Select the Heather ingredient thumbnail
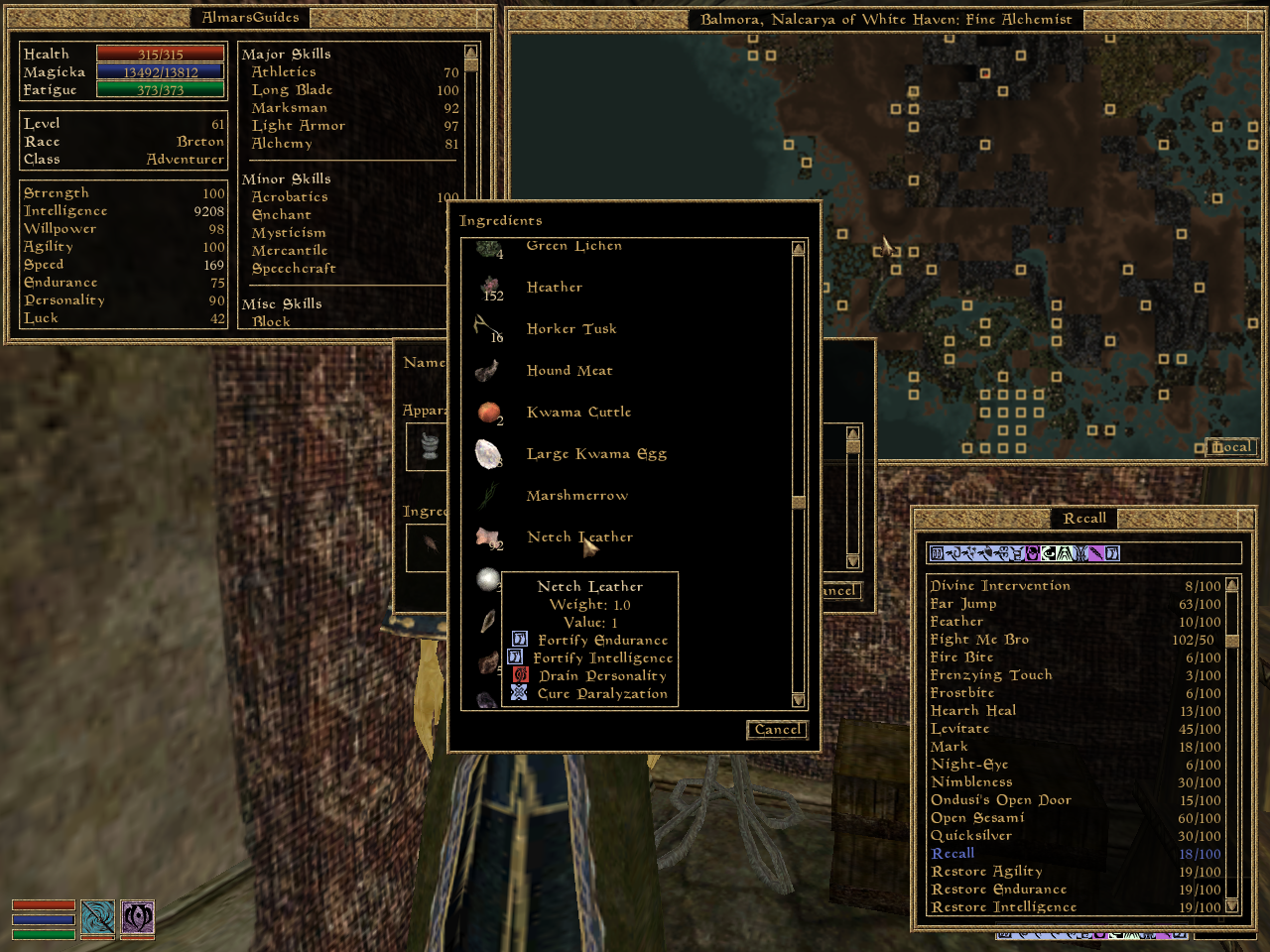 487,285
